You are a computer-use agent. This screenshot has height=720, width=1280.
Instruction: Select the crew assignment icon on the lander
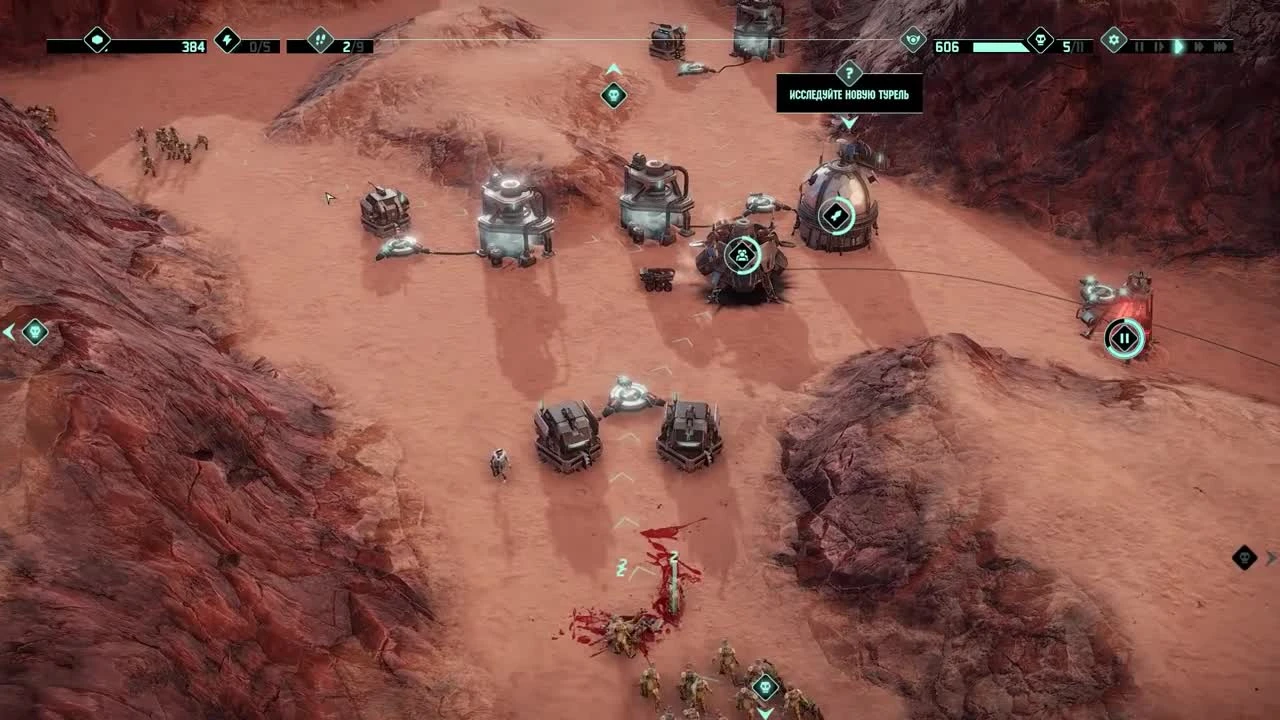click(740, 255)
